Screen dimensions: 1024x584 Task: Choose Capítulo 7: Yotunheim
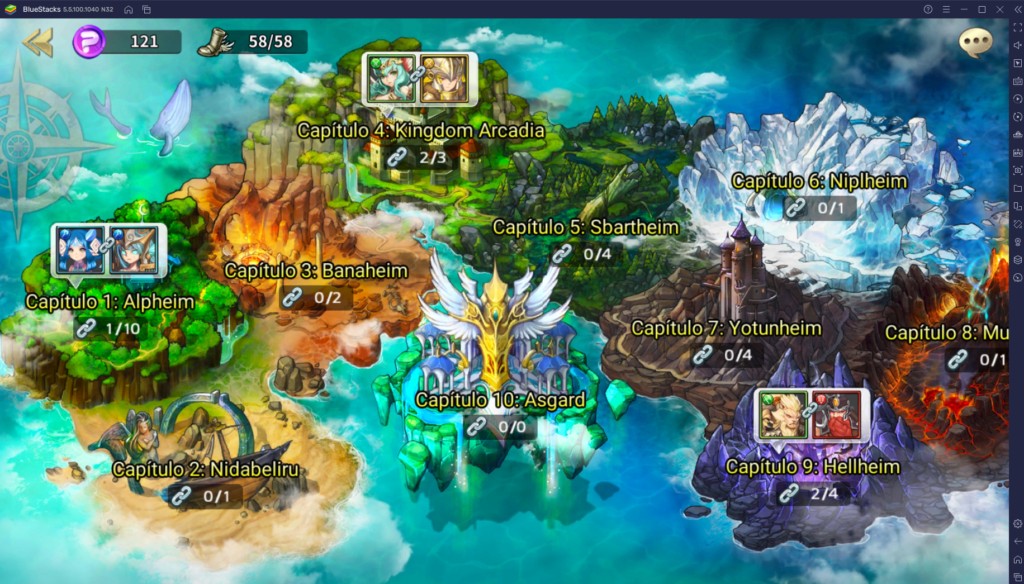(726, 328)
